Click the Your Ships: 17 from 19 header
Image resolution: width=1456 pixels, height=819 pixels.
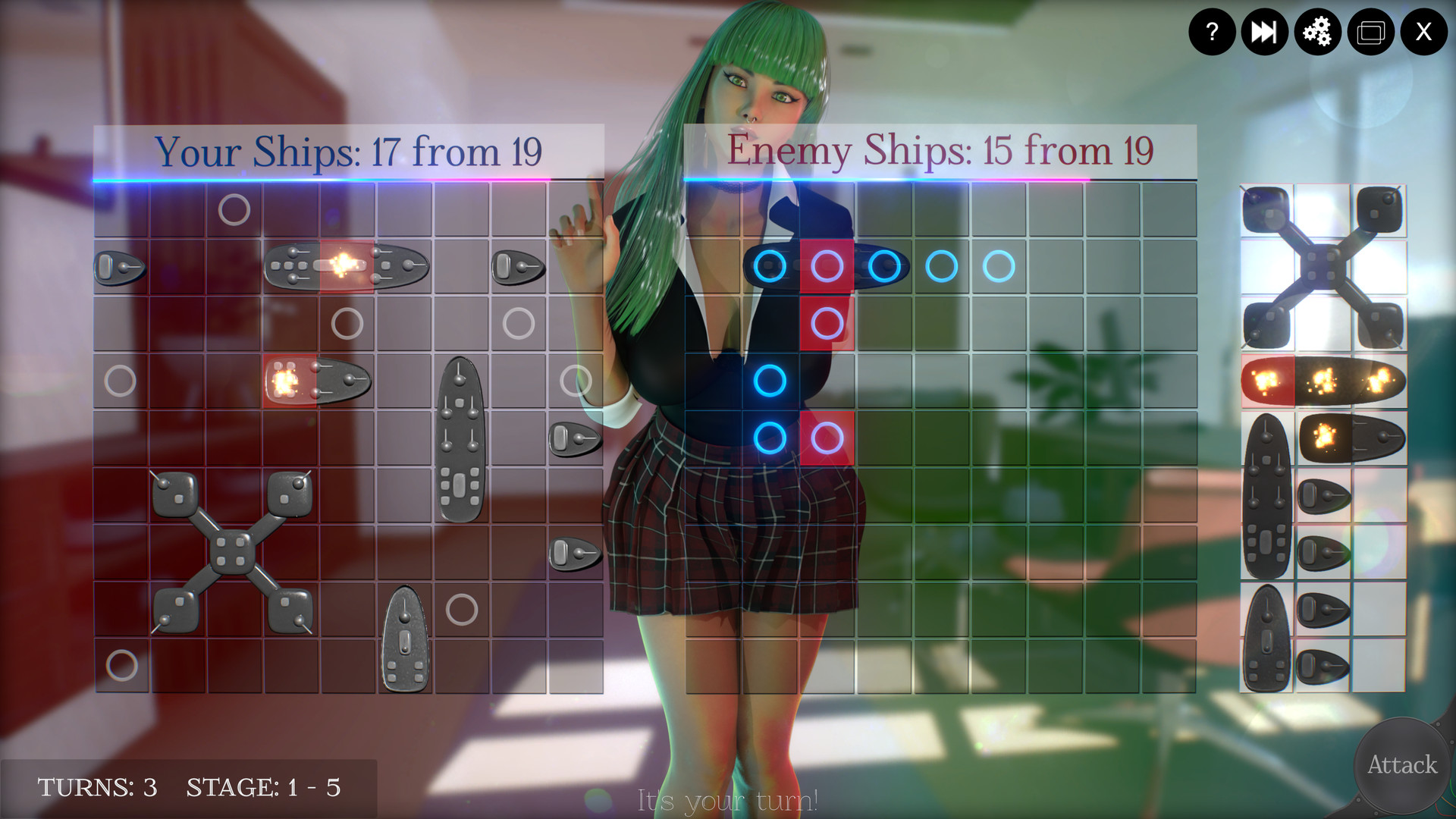pos(350,150)
